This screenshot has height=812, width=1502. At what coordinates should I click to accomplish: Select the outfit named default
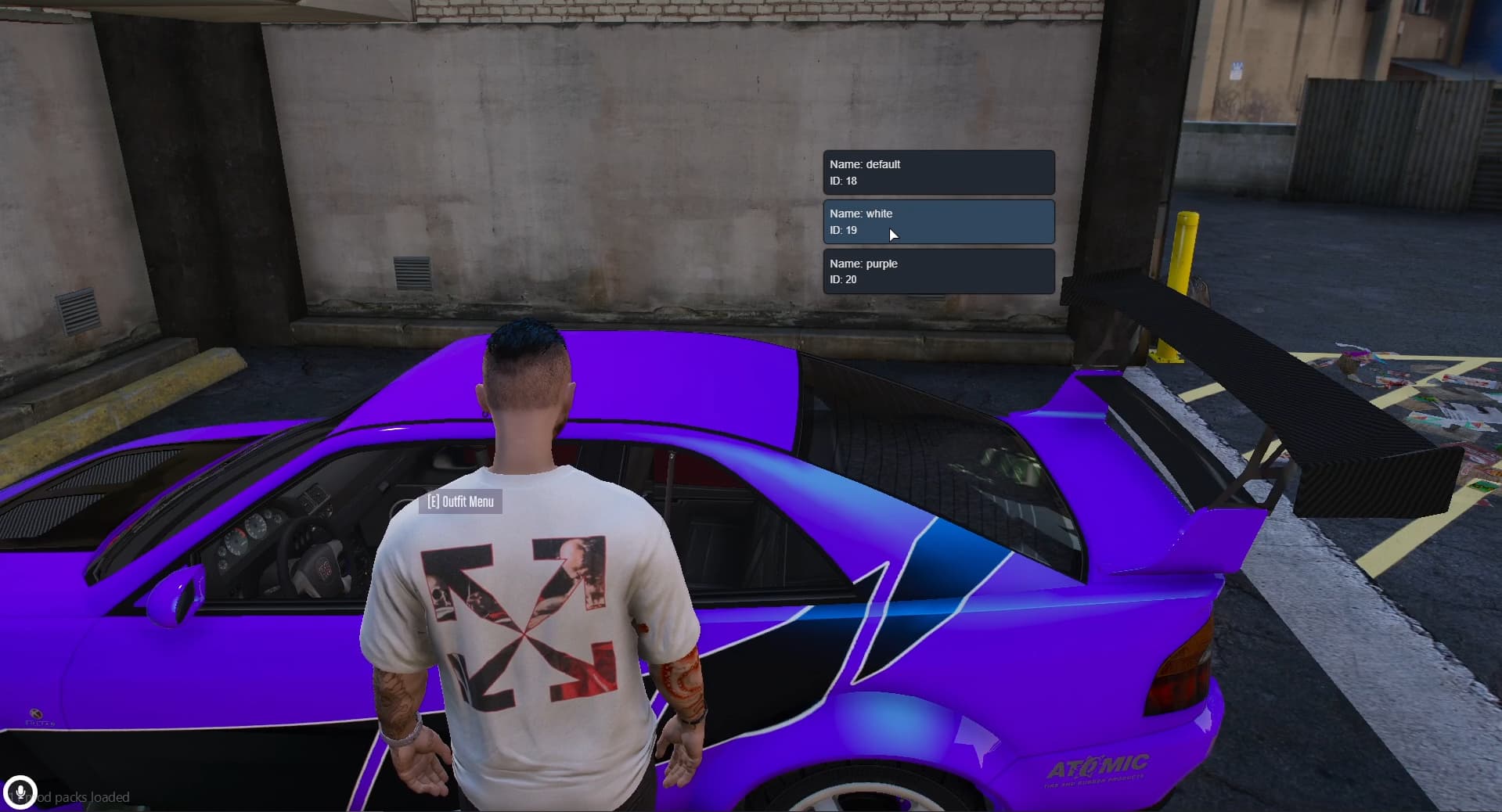click(938, 172)
